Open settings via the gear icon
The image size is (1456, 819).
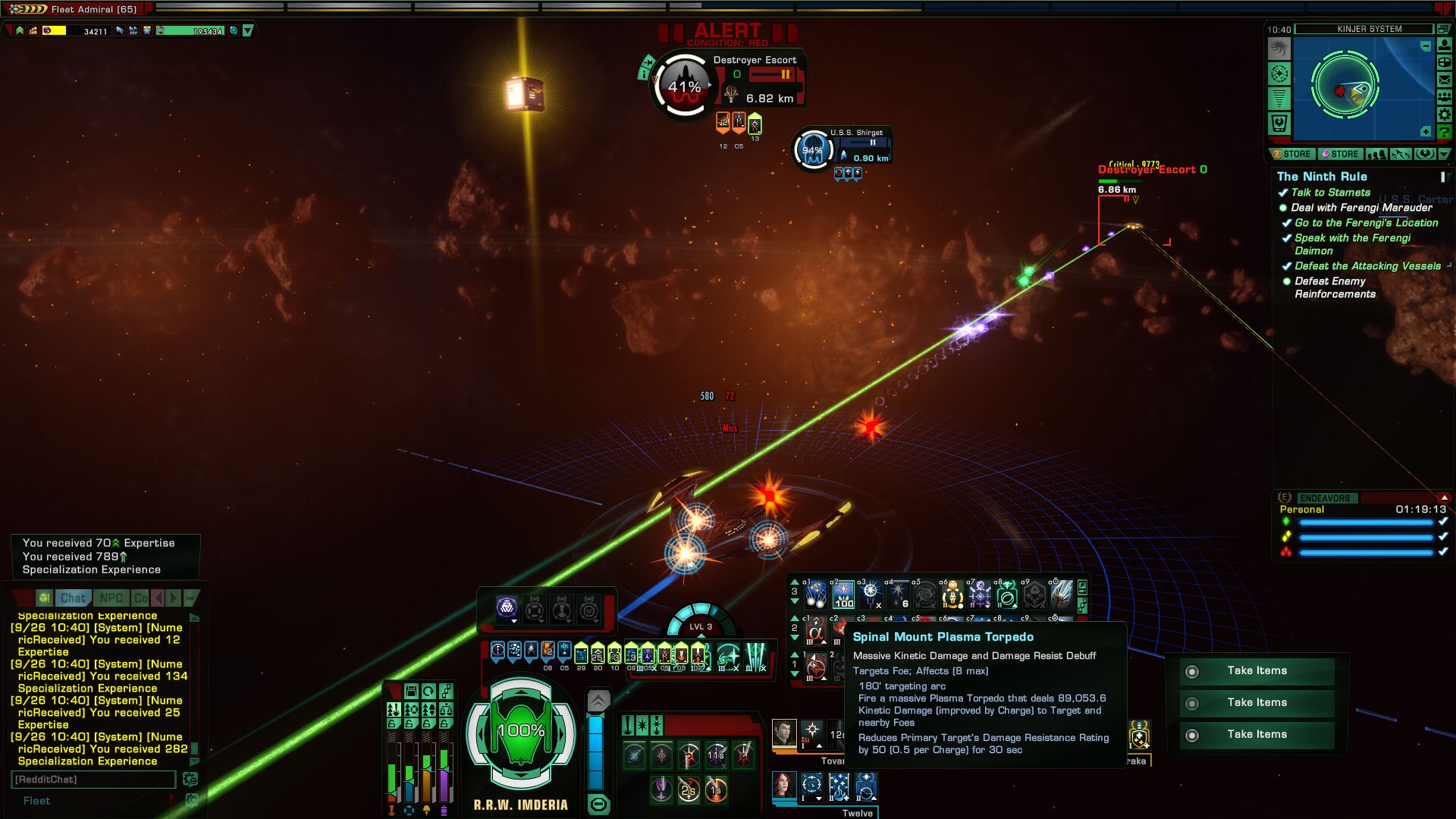point(1445,115)
